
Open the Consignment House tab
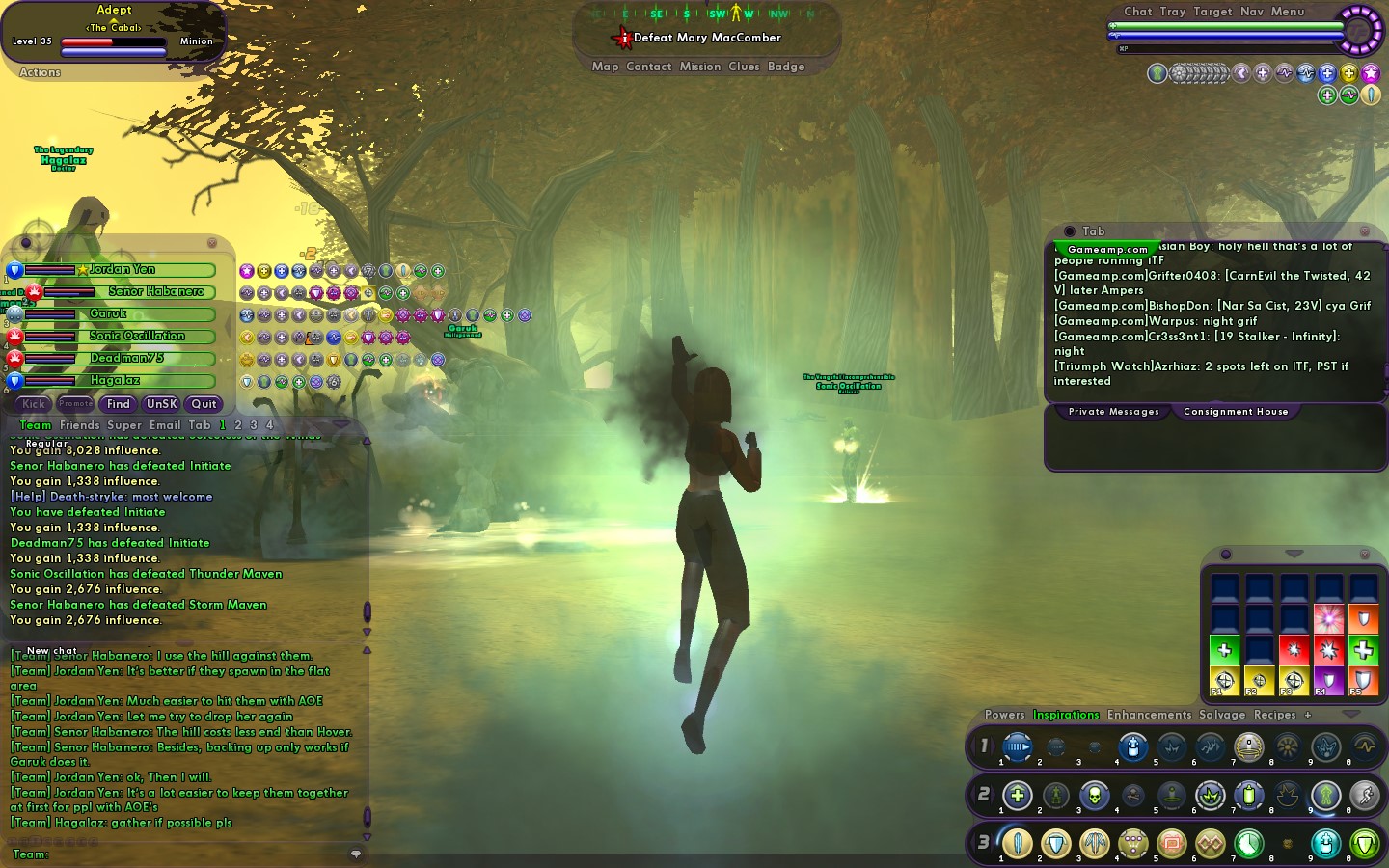coord(1236,412)
